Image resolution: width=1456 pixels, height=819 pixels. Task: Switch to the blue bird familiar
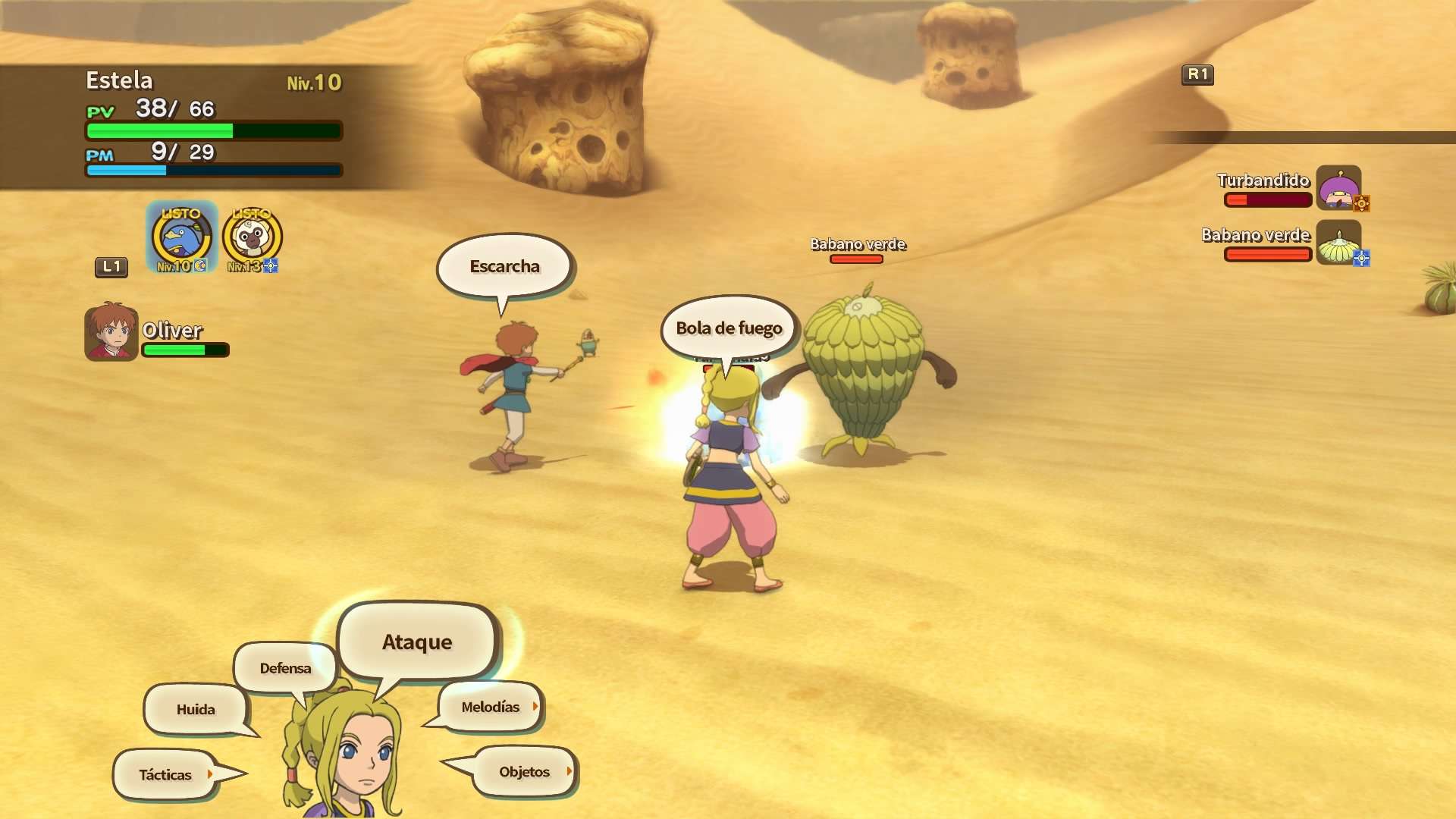pyautogui.click(x=181, y=238)
